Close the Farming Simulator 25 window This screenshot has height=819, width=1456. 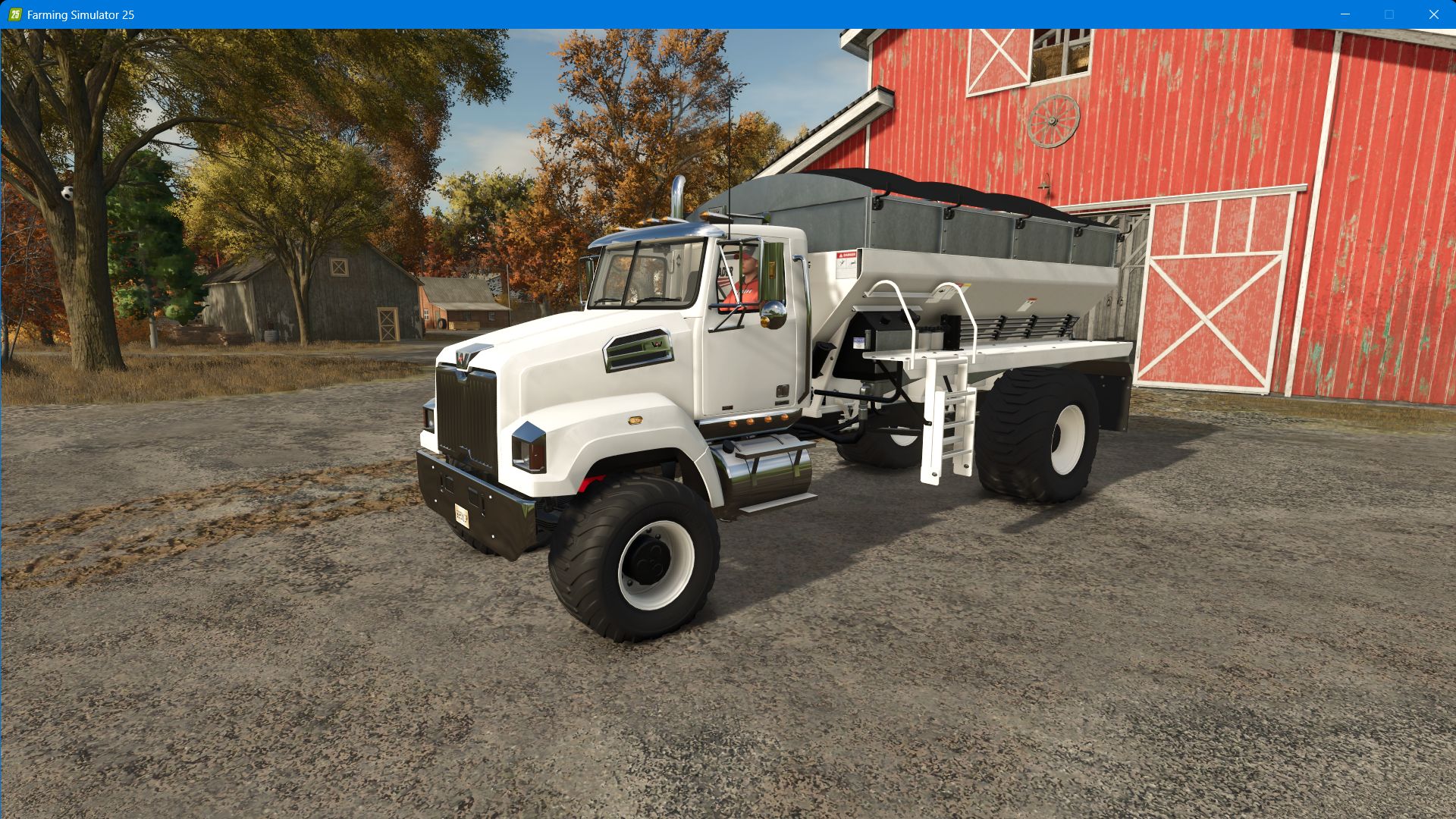point(1435,13)
